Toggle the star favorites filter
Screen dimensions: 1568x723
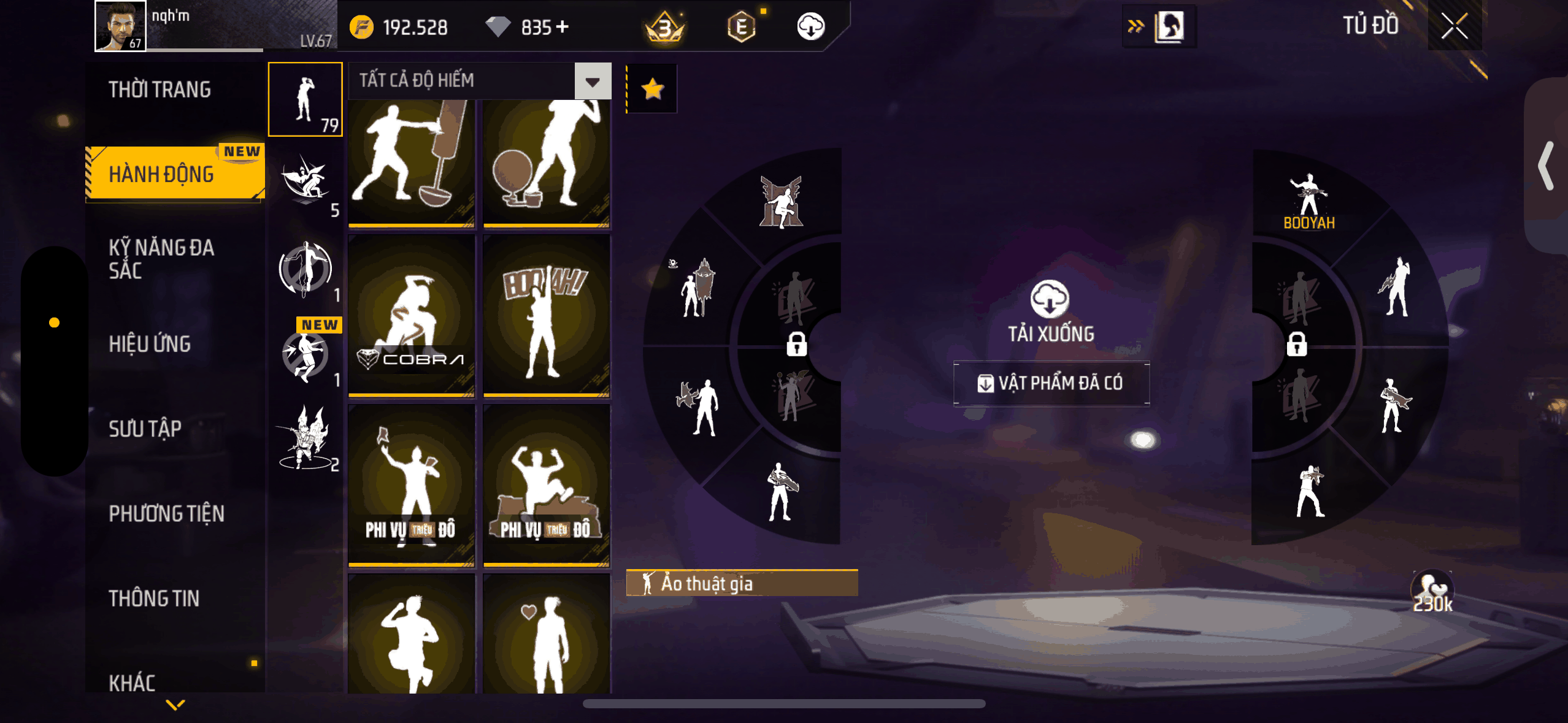pyautogui.click(x=652, y=89)
